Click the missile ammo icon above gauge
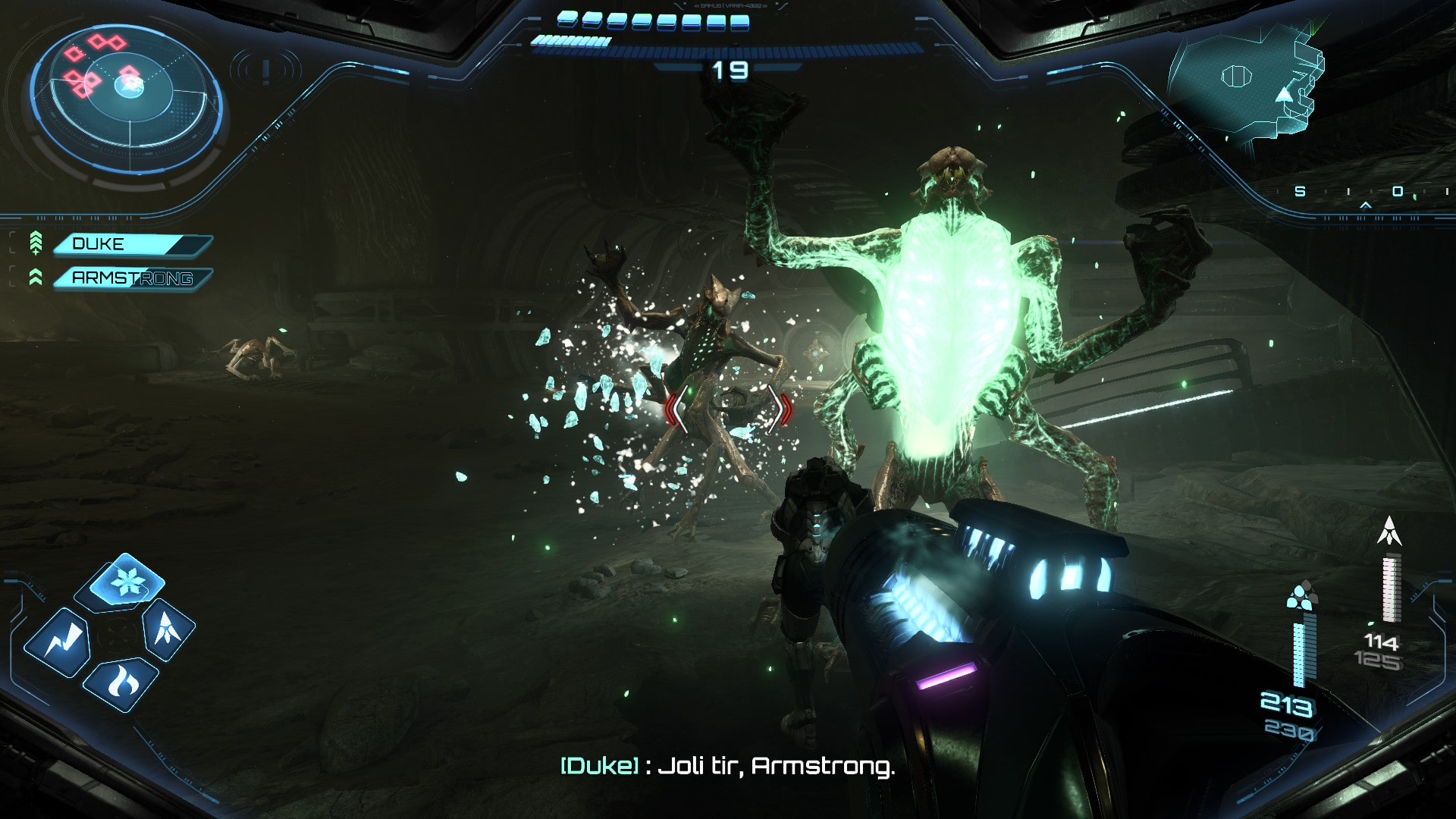The width and height of the screenshot is (1456, 819). click(1389, 531)
